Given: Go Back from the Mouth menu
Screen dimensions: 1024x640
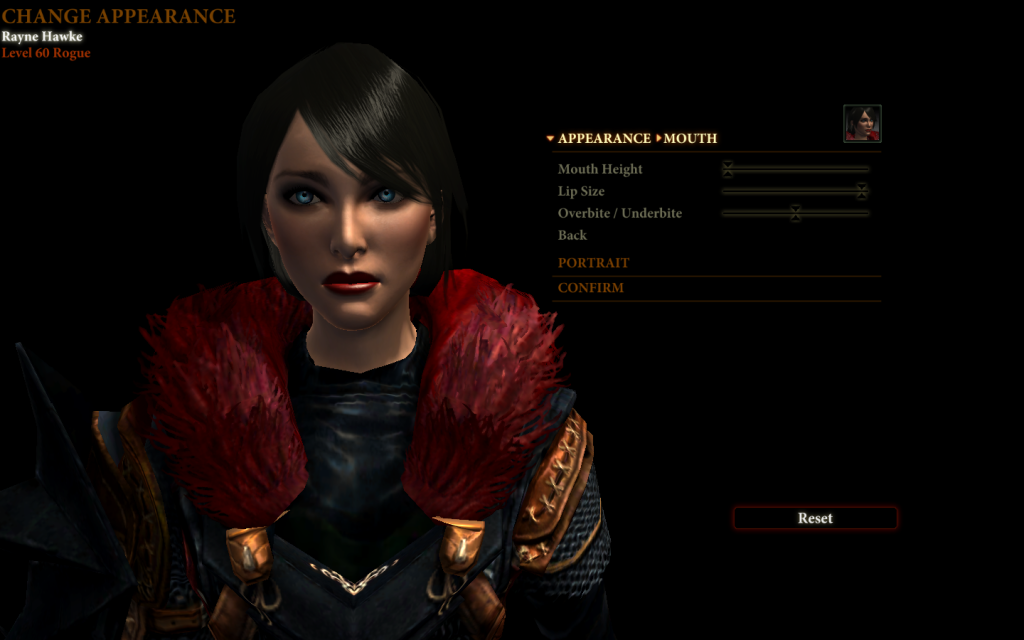Looking at the screenshot, I should click(572, 235).
